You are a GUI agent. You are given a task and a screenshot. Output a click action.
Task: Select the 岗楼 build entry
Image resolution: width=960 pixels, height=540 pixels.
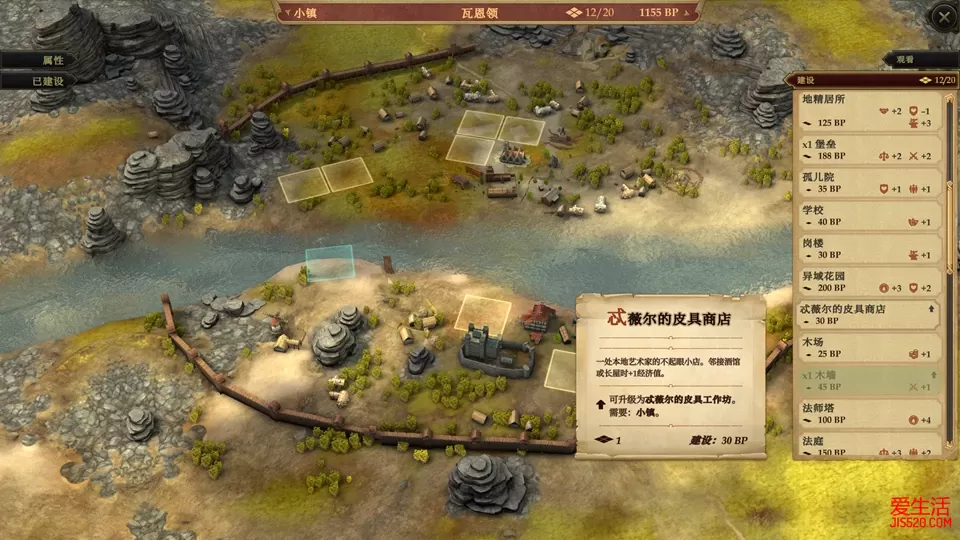868,248
